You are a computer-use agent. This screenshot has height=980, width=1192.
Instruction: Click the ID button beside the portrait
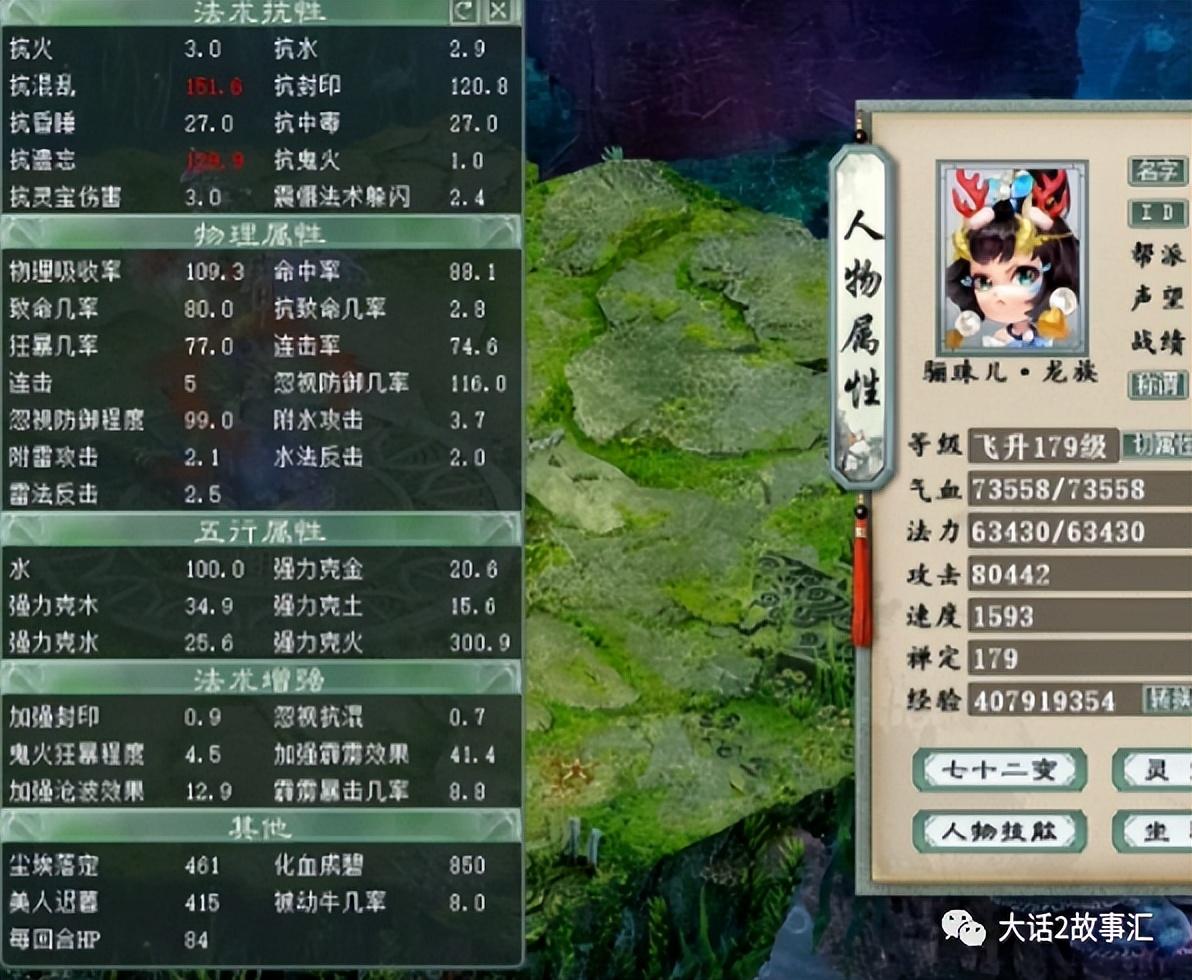click(x=1157, y=212)
